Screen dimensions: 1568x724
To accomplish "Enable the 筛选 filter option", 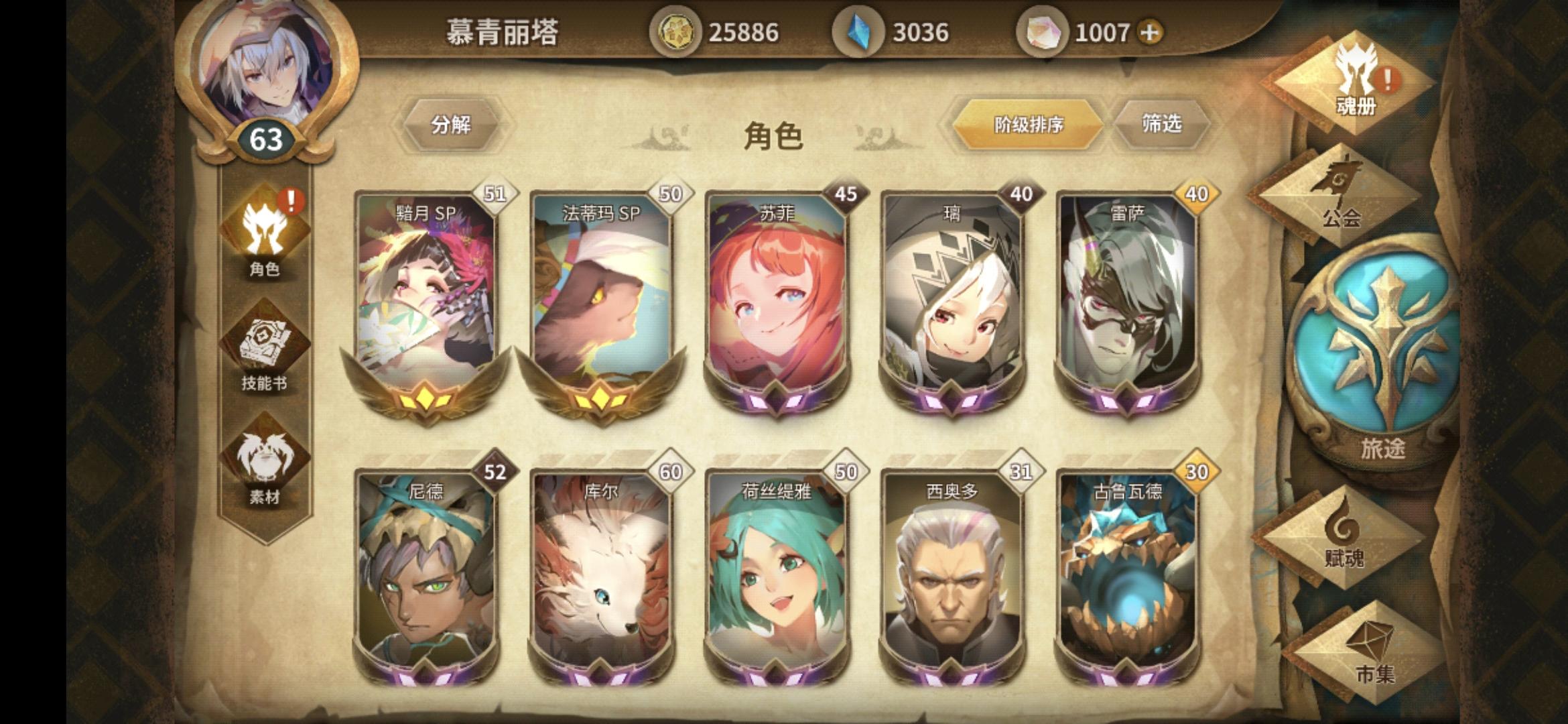I will point(1164,124).
